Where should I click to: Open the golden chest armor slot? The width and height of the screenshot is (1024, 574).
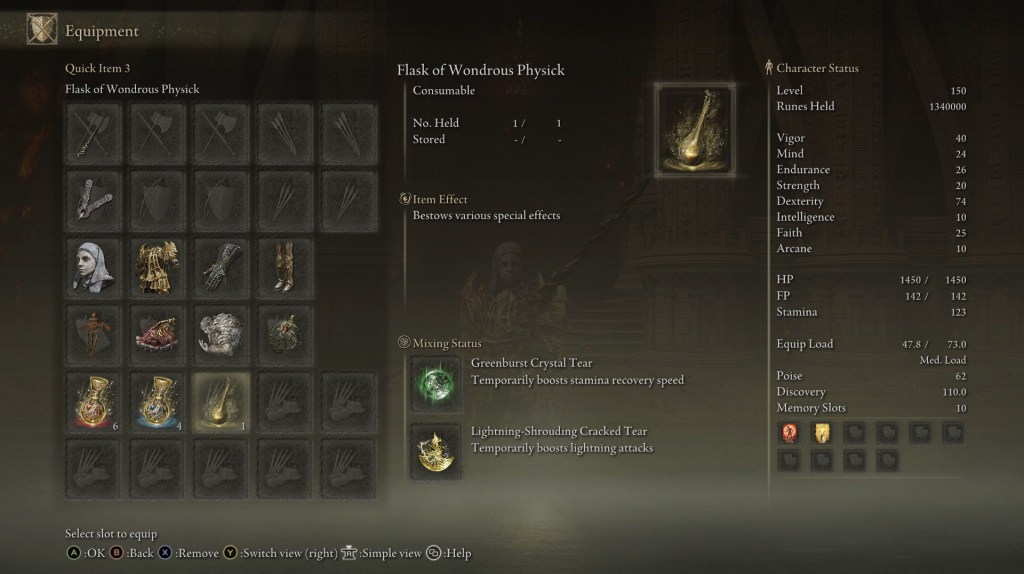pos(157,266)
